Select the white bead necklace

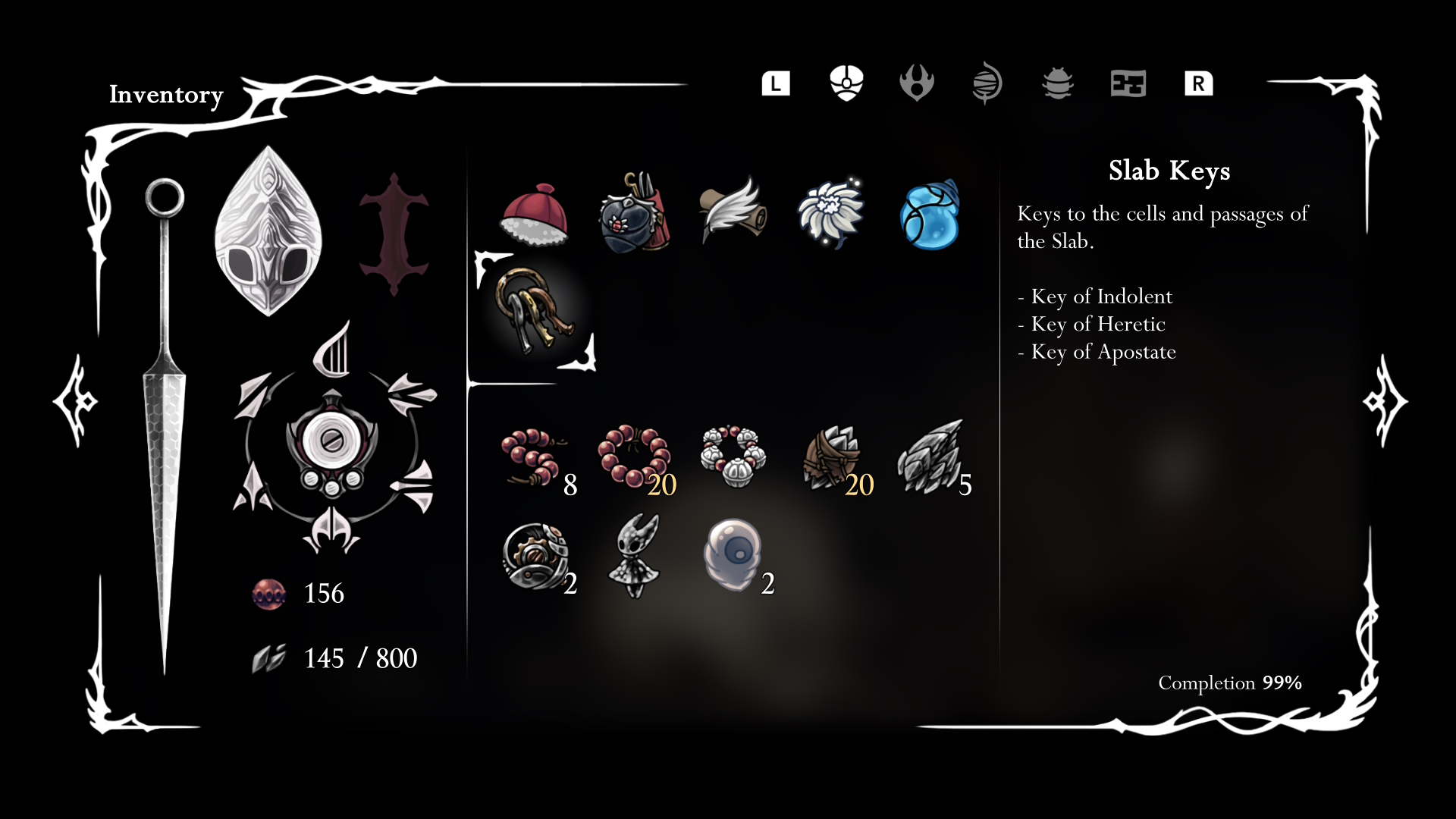pyautogui.click(x=733, y=455)
